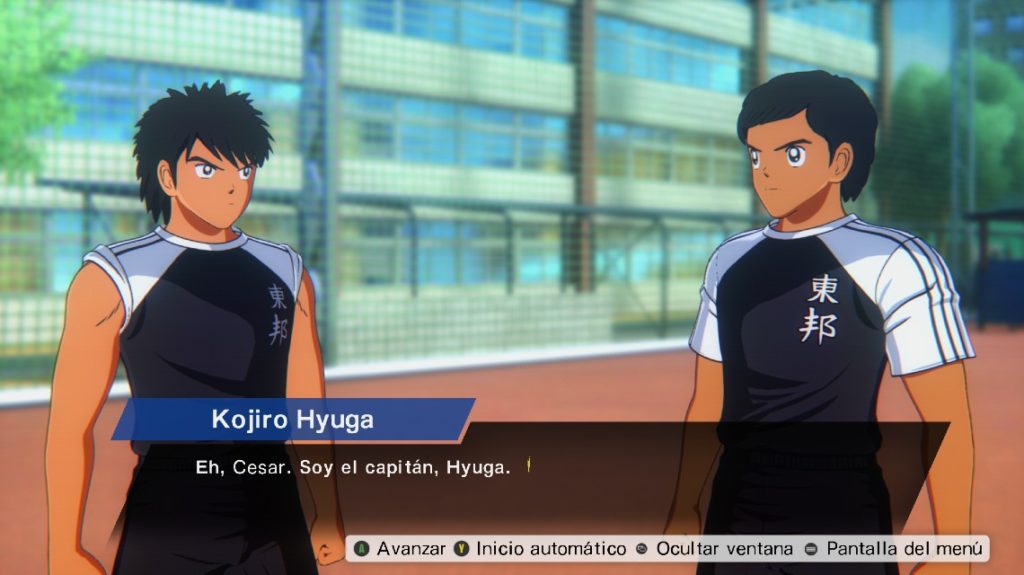This screenshot has height=575, width=1024.
Task: Click the yellow continue marker after the dialogue line
Action: [x=528, y=466]
